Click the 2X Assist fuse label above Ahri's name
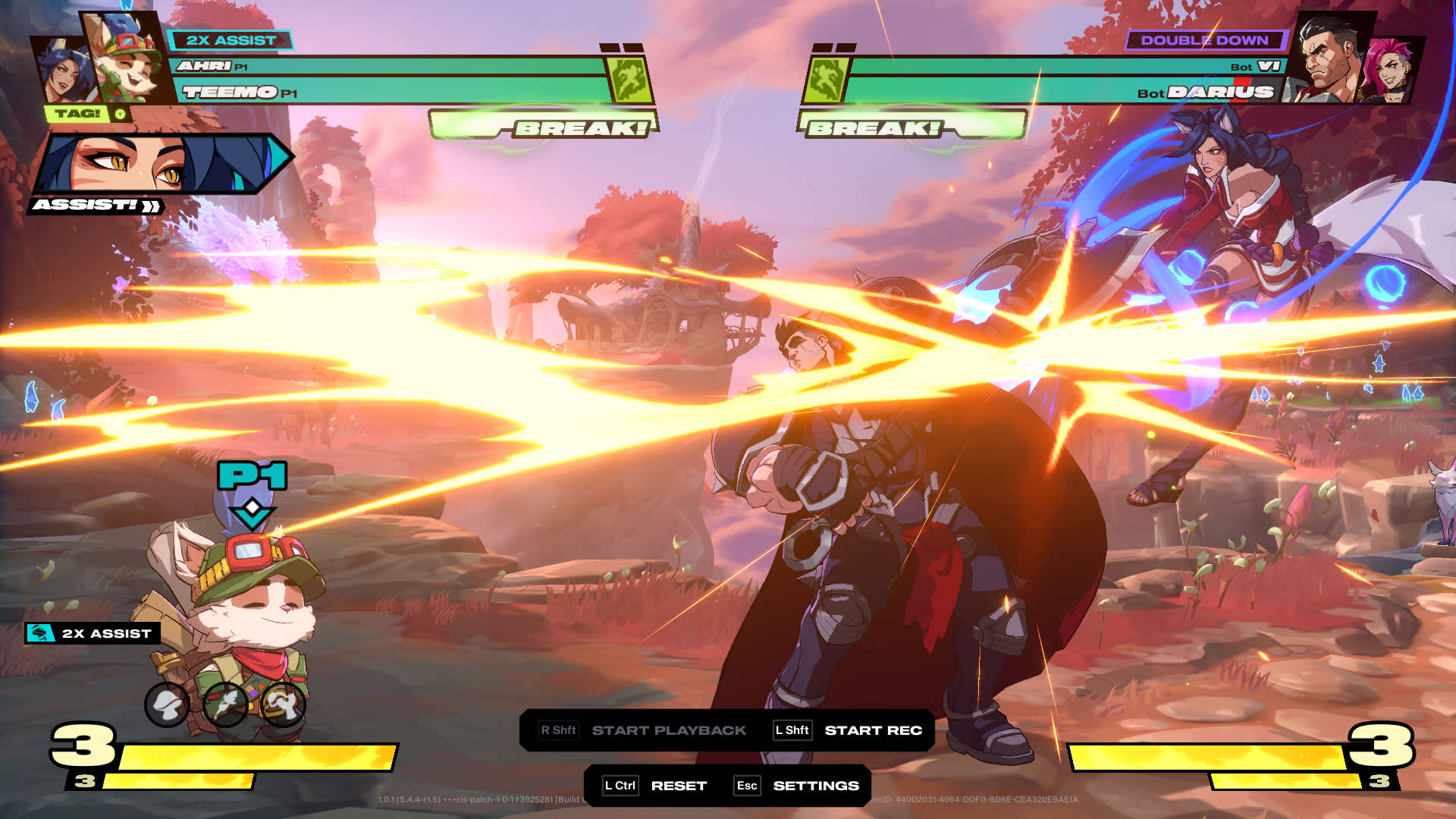1456x819 pixels. pos(231,40)
